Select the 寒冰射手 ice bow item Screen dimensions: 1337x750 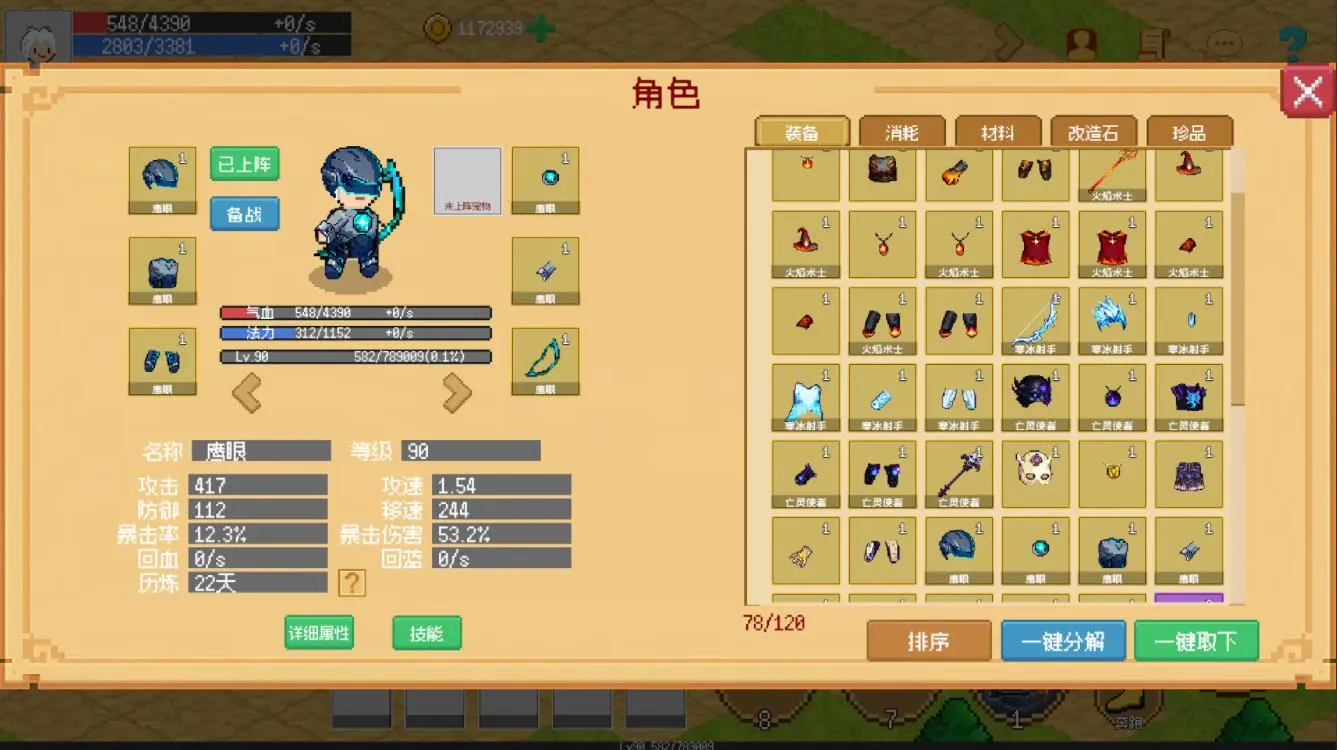click(1035, 318)
